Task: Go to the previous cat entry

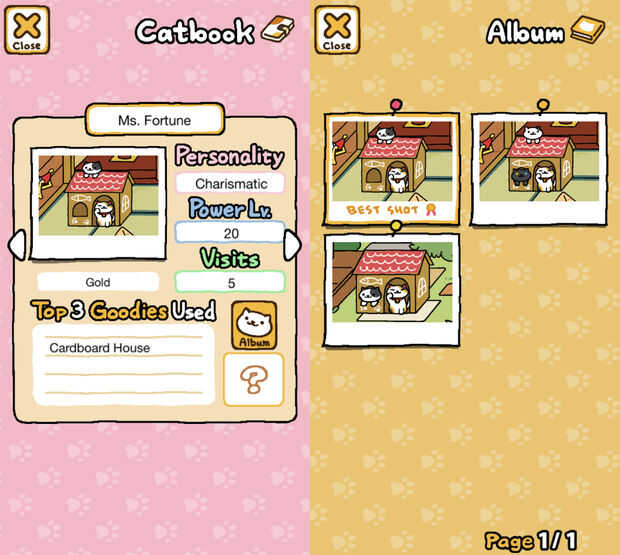Action: click(16, 244)
